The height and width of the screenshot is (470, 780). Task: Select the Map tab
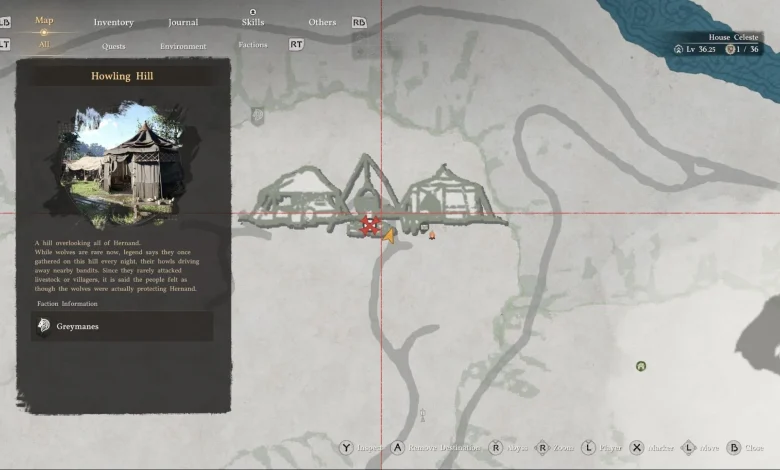click(x=44, y=20)
